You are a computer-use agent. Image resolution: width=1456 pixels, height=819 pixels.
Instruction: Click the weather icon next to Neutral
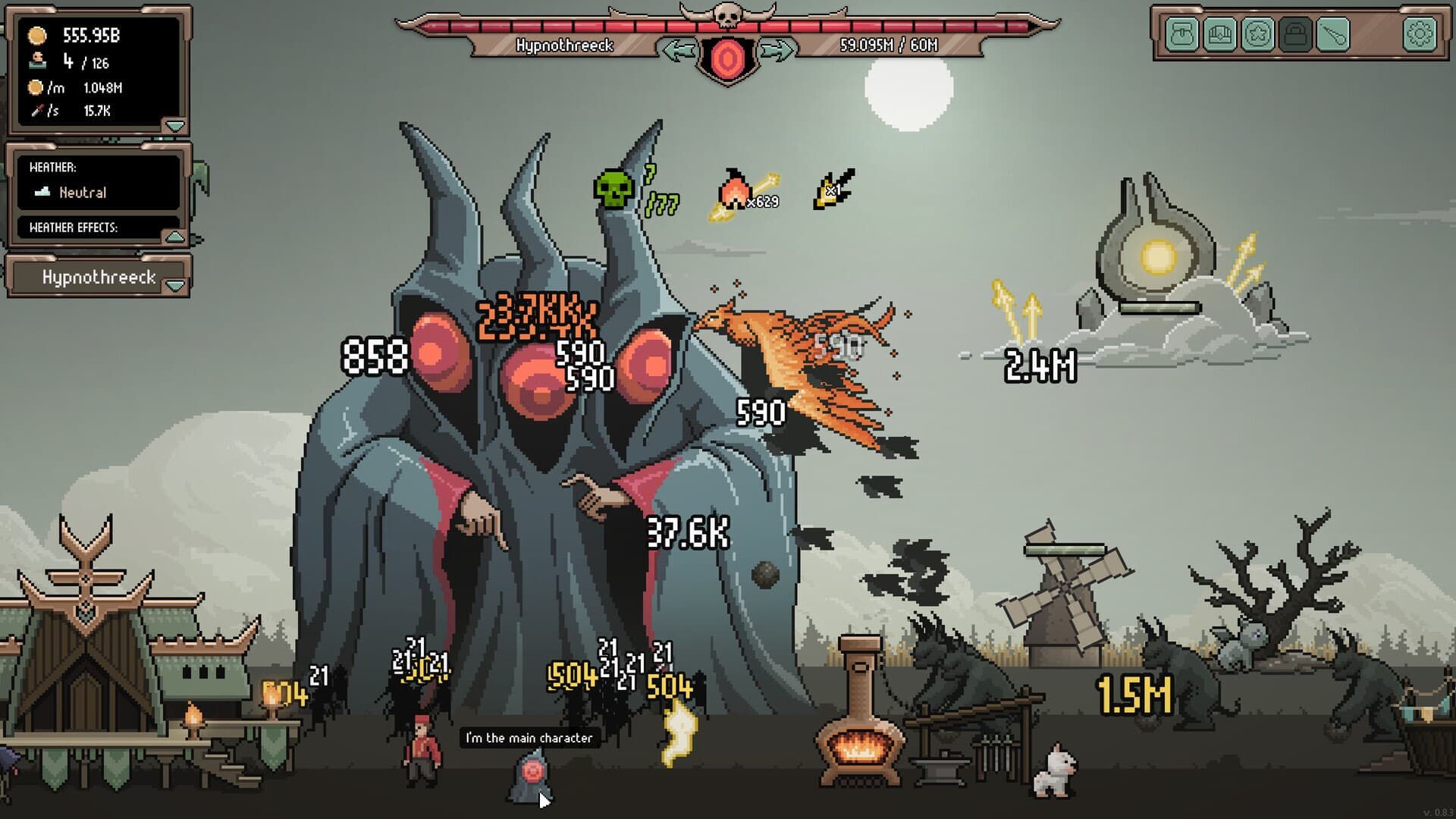[43, 193]
